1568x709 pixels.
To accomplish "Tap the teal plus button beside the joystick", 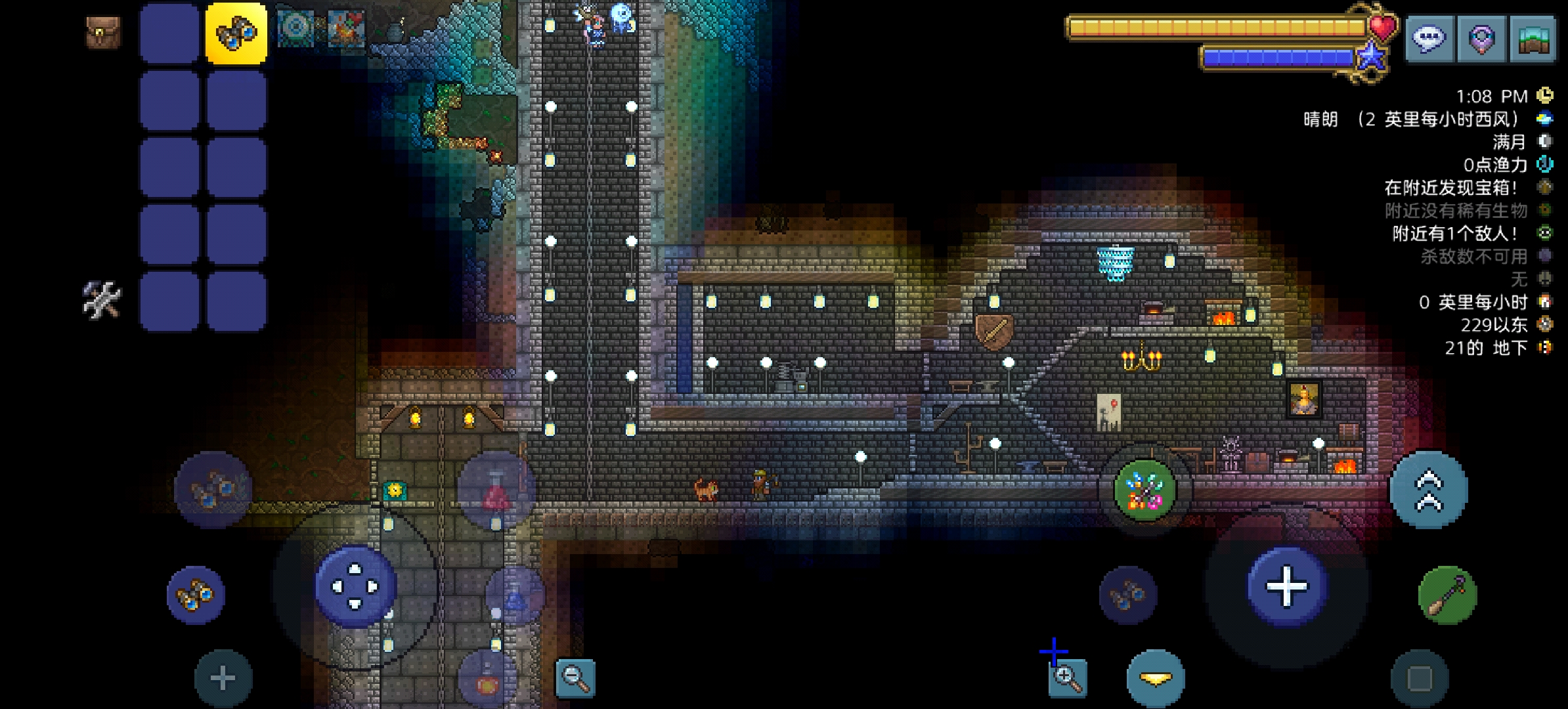I will click(x=223, y=679).
